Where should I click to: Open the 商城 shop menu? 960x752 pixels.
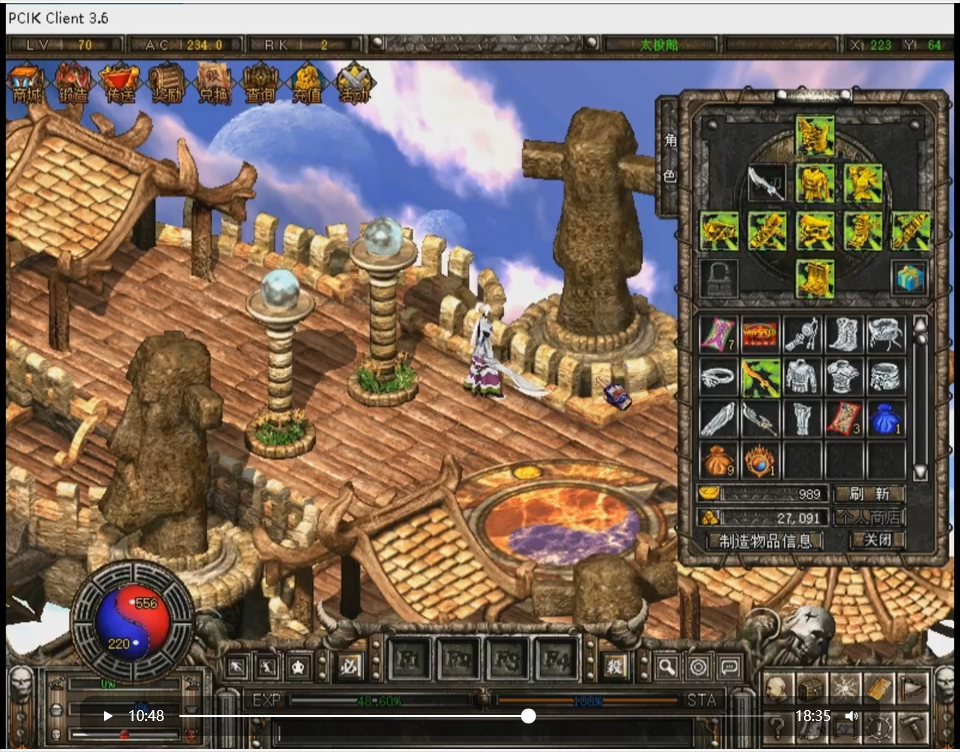[27, 82]
